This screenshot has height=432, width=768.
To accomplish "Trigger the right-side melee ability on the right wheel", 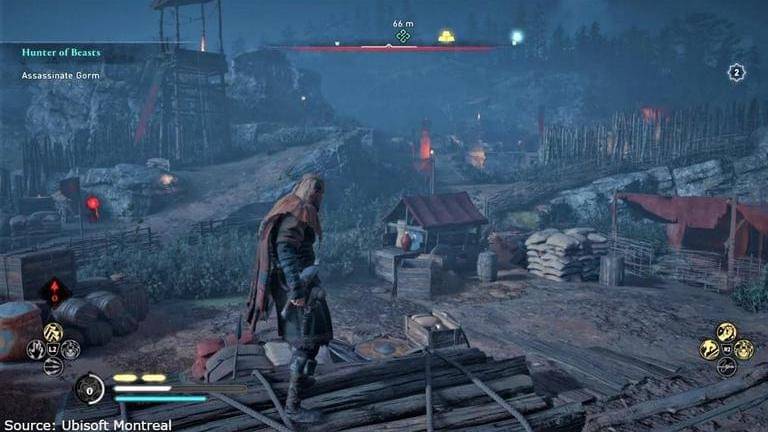I will coord(743,349).
